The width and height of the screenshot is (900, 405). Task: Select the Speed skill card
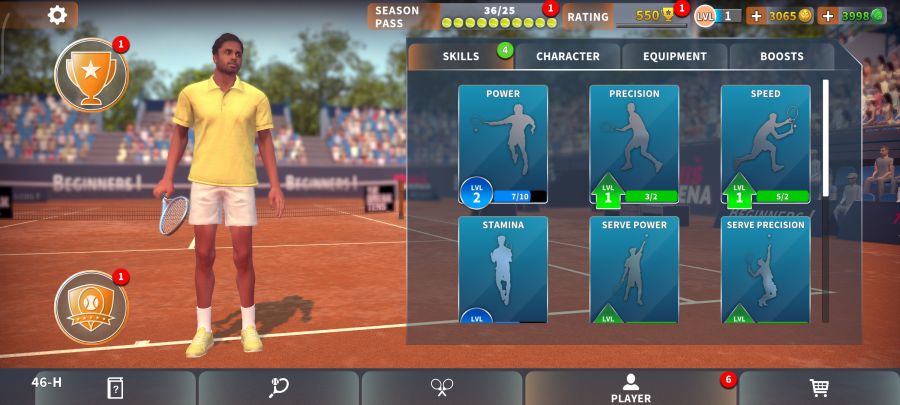[765, 144]
